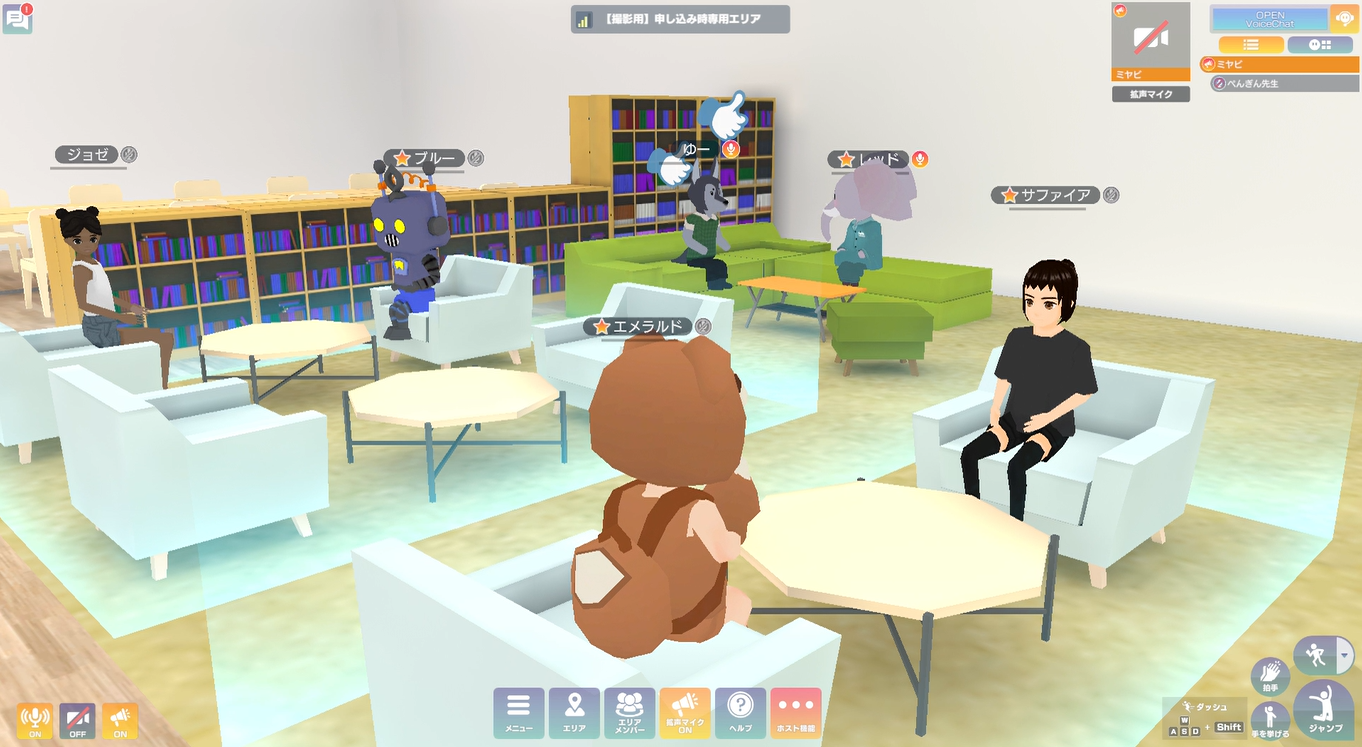This screenshot has width=1362, height=747.
Task: Activate the 手を挙げる (raise hand) action
Action: [x=1270, y=719]
